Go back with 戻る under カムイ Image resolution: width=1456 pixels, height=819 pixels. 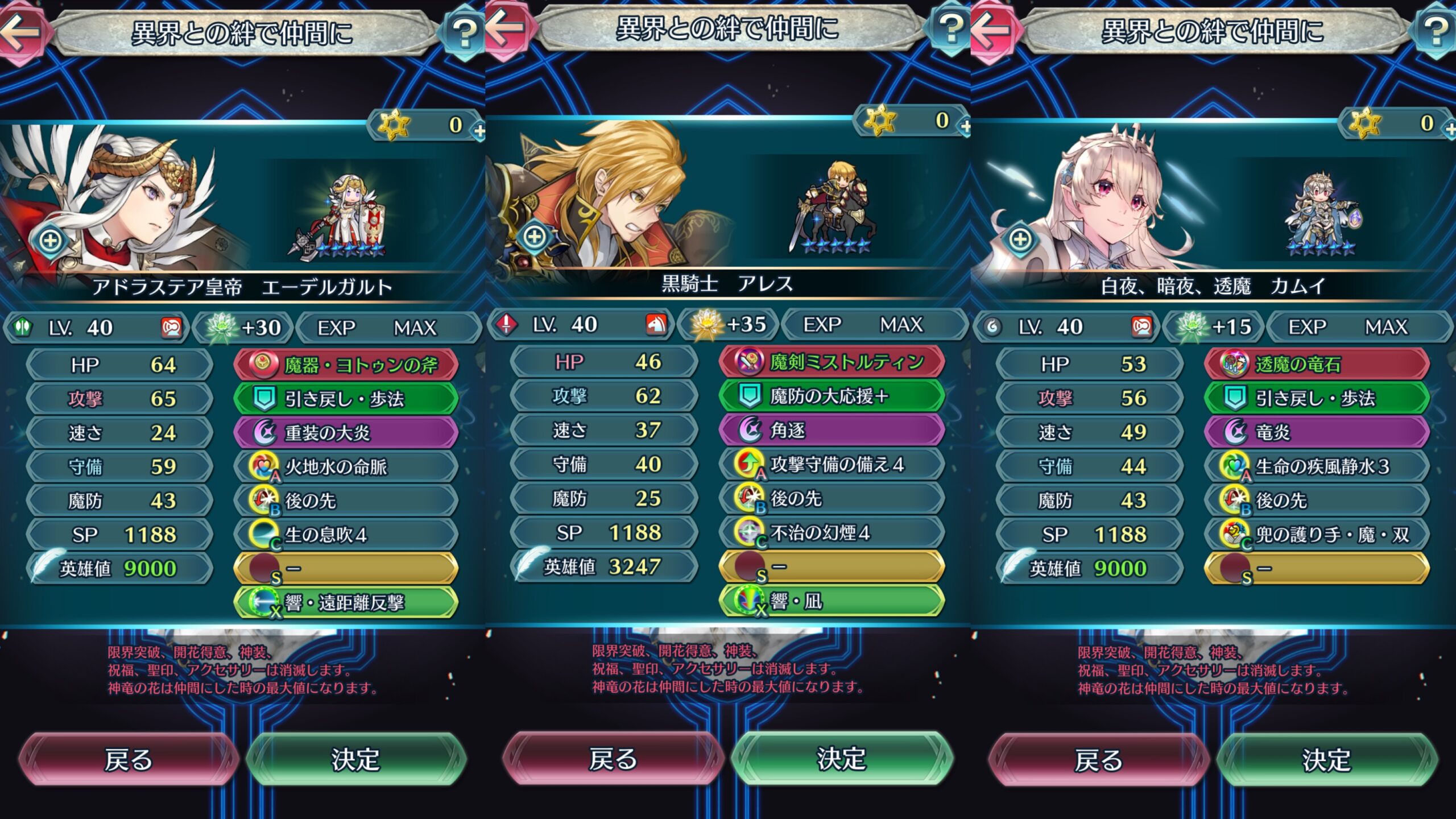click(x=1098, y=760)
